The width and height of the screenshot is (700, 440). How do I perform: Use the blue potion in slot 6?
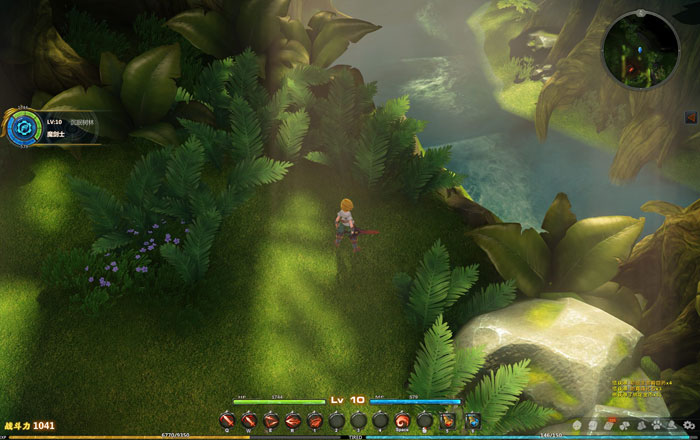coord(472,420)
